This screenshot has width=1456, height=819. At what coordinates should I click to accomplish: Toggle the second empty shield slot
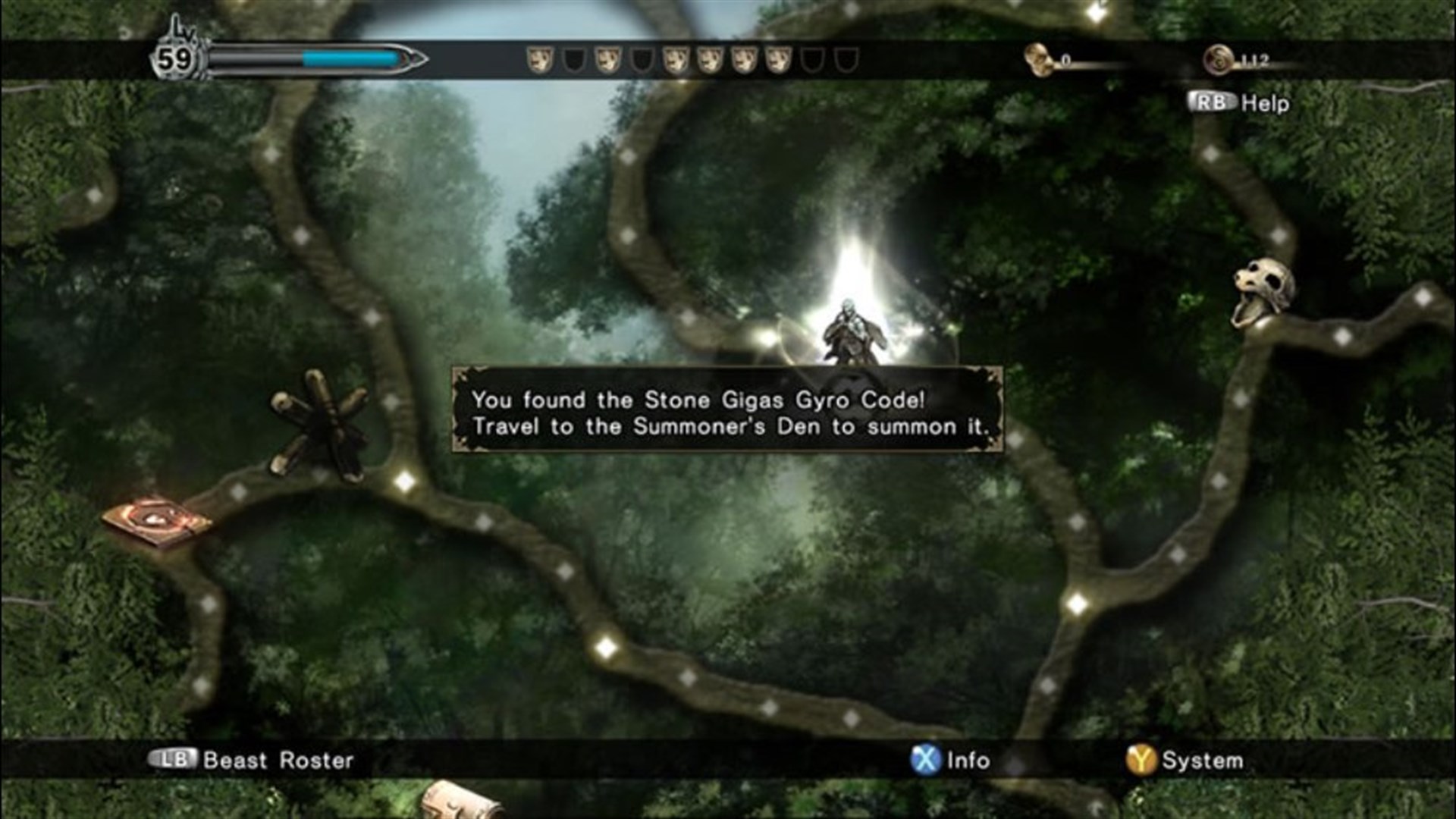tap(574, 61)
